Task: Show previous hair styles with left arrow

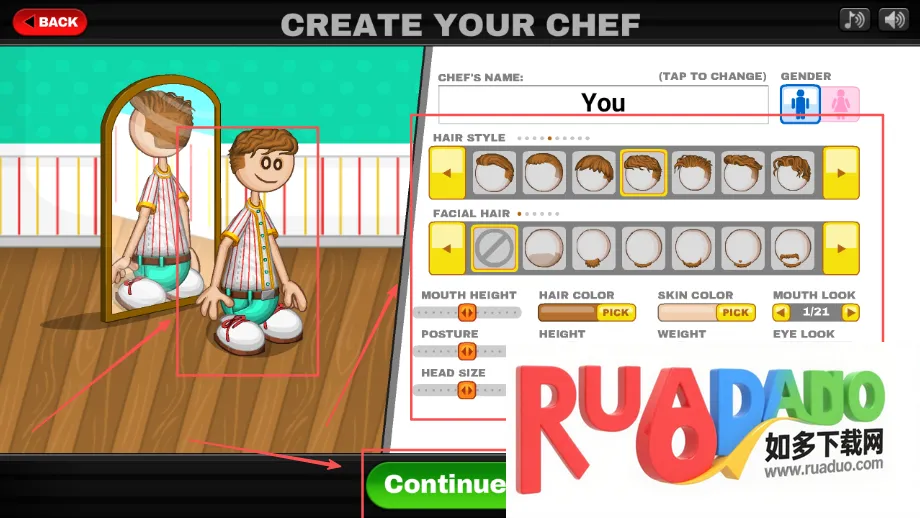Action: pos(446,172)
